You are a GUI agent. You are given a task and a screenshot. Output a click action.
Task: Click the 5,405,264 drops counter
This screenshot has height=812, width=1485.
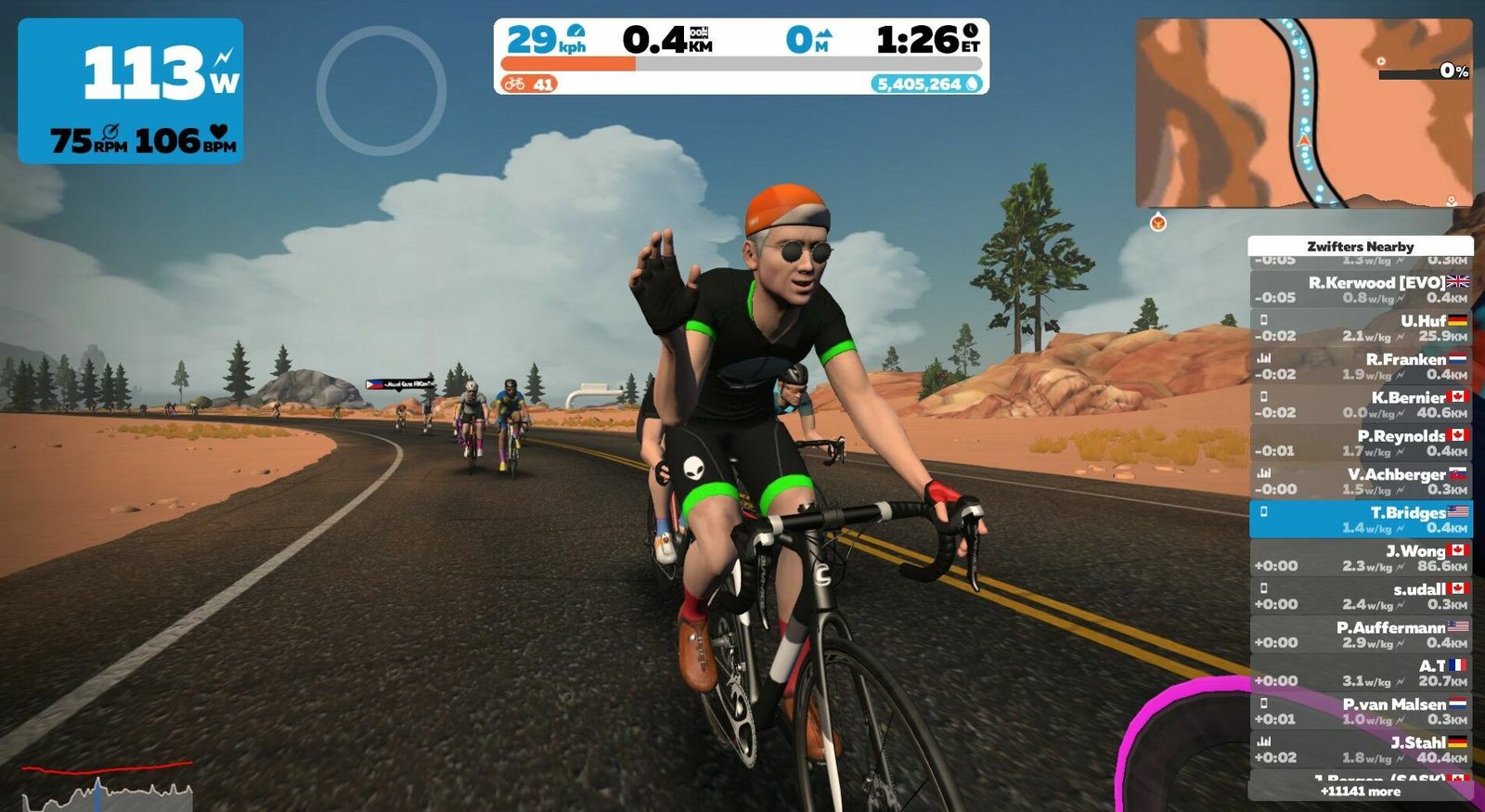927,84
